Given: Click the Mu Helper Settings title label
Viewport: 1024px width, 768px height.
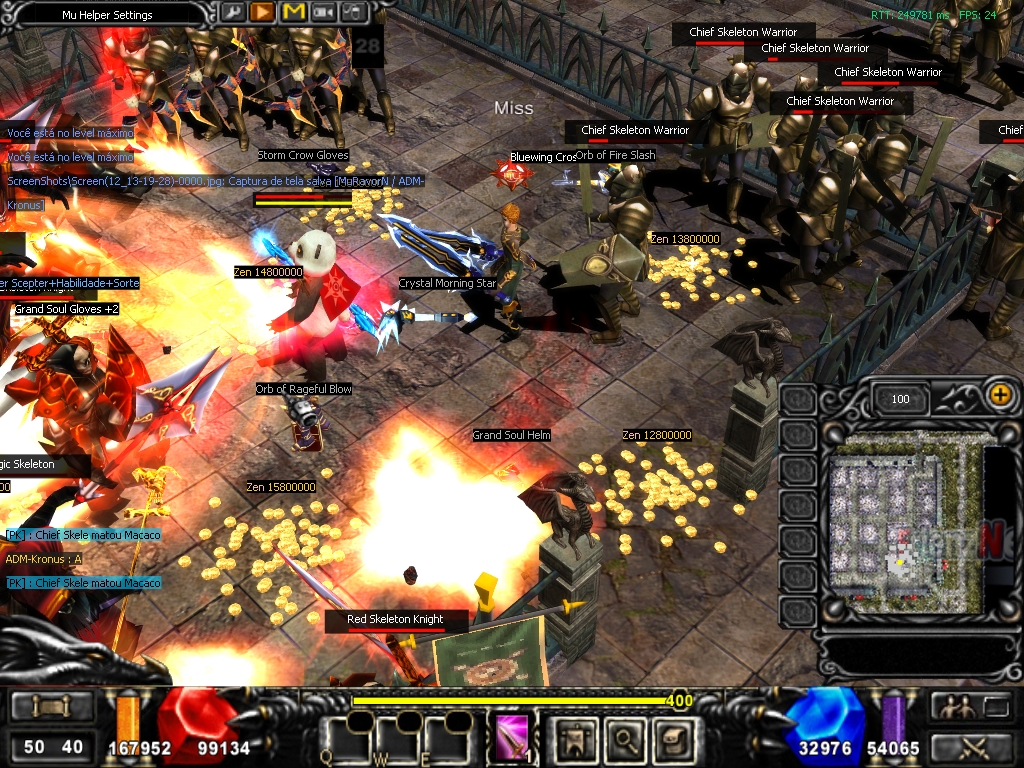Looking at the screenshot, I should [x=107, y=15].
